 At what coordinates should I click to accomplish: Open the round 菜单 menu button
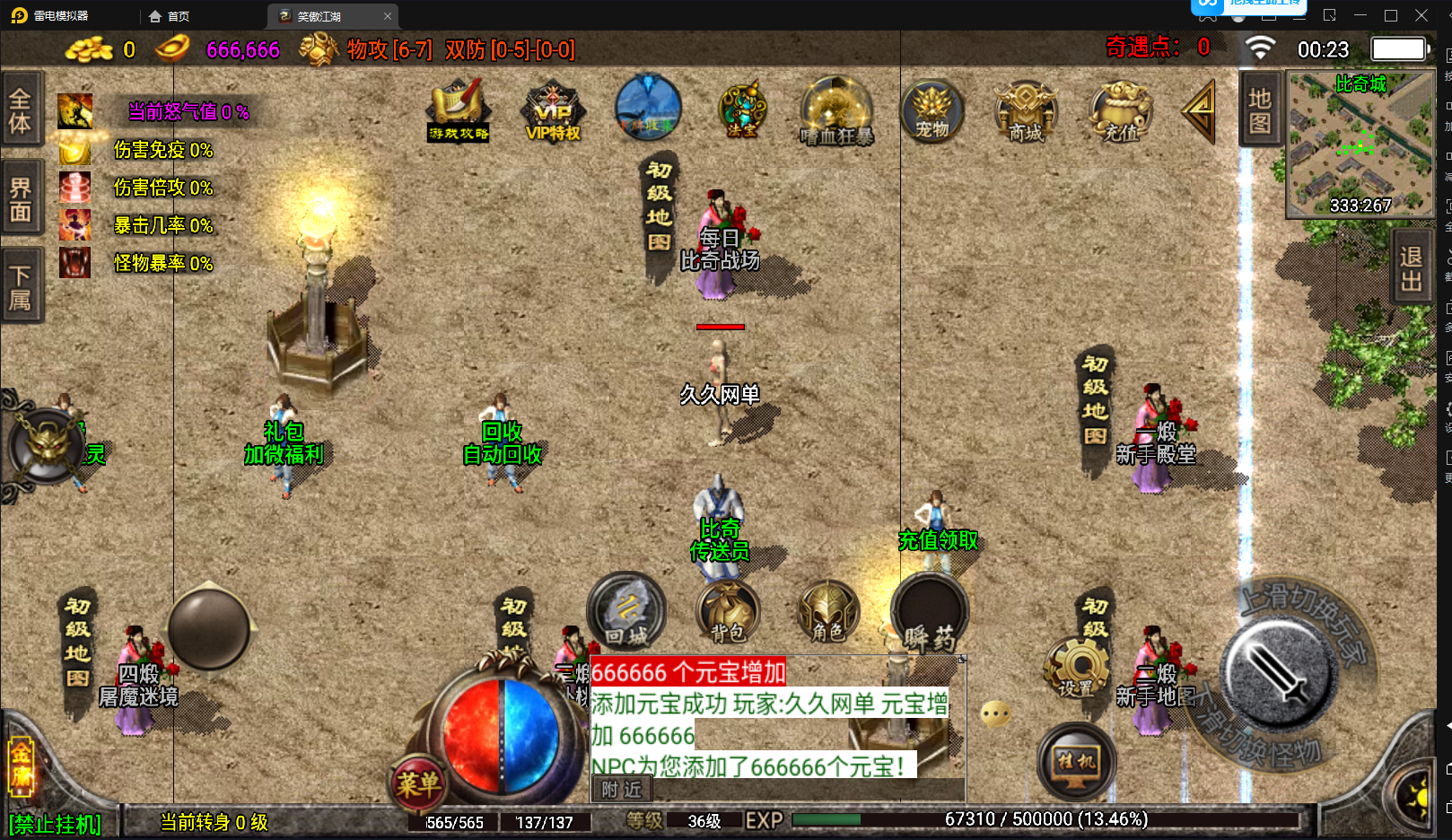pos(417,784)
